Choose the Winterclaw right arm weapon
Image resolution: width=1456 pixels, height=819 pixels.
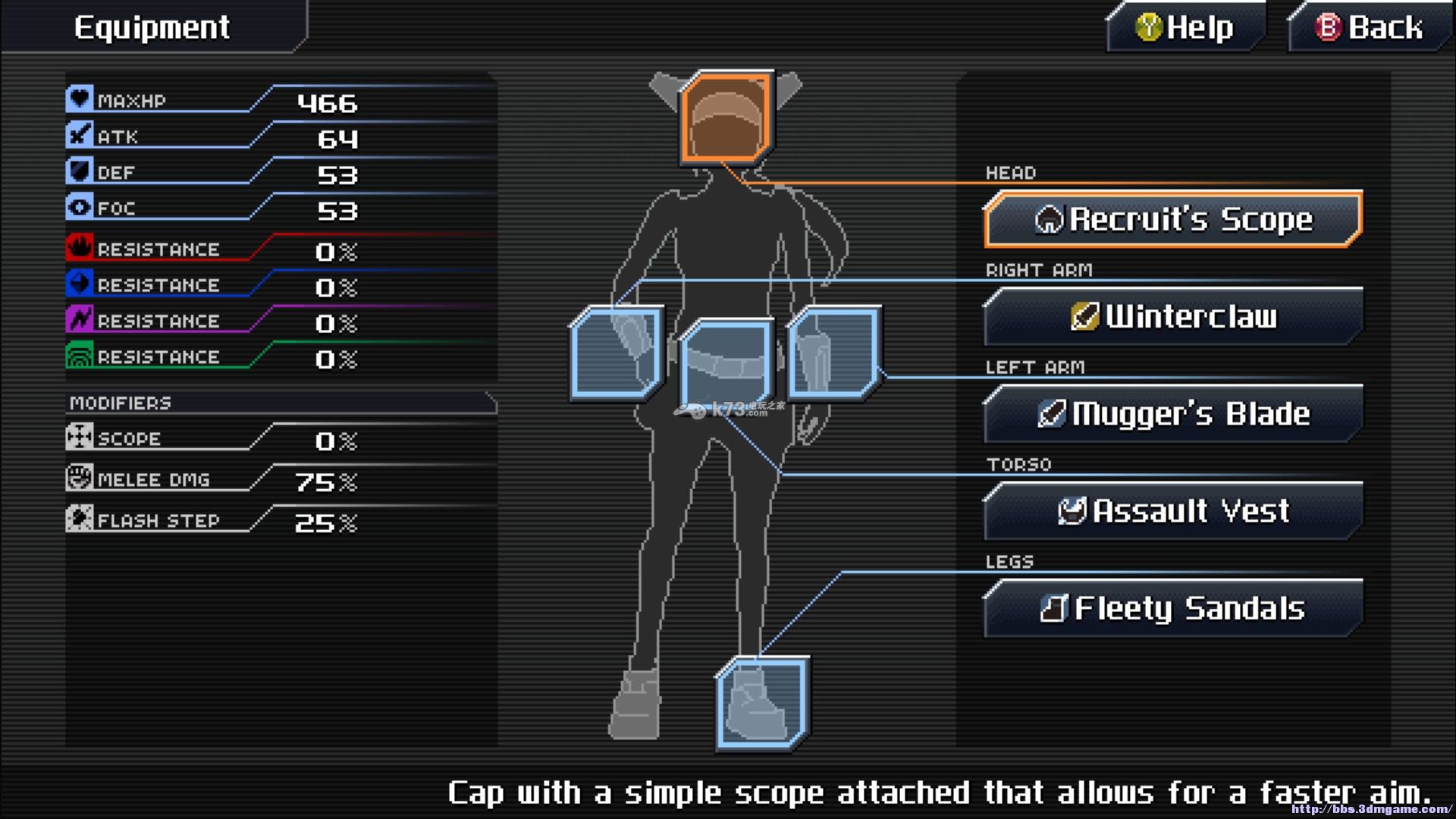(1172, 316)
